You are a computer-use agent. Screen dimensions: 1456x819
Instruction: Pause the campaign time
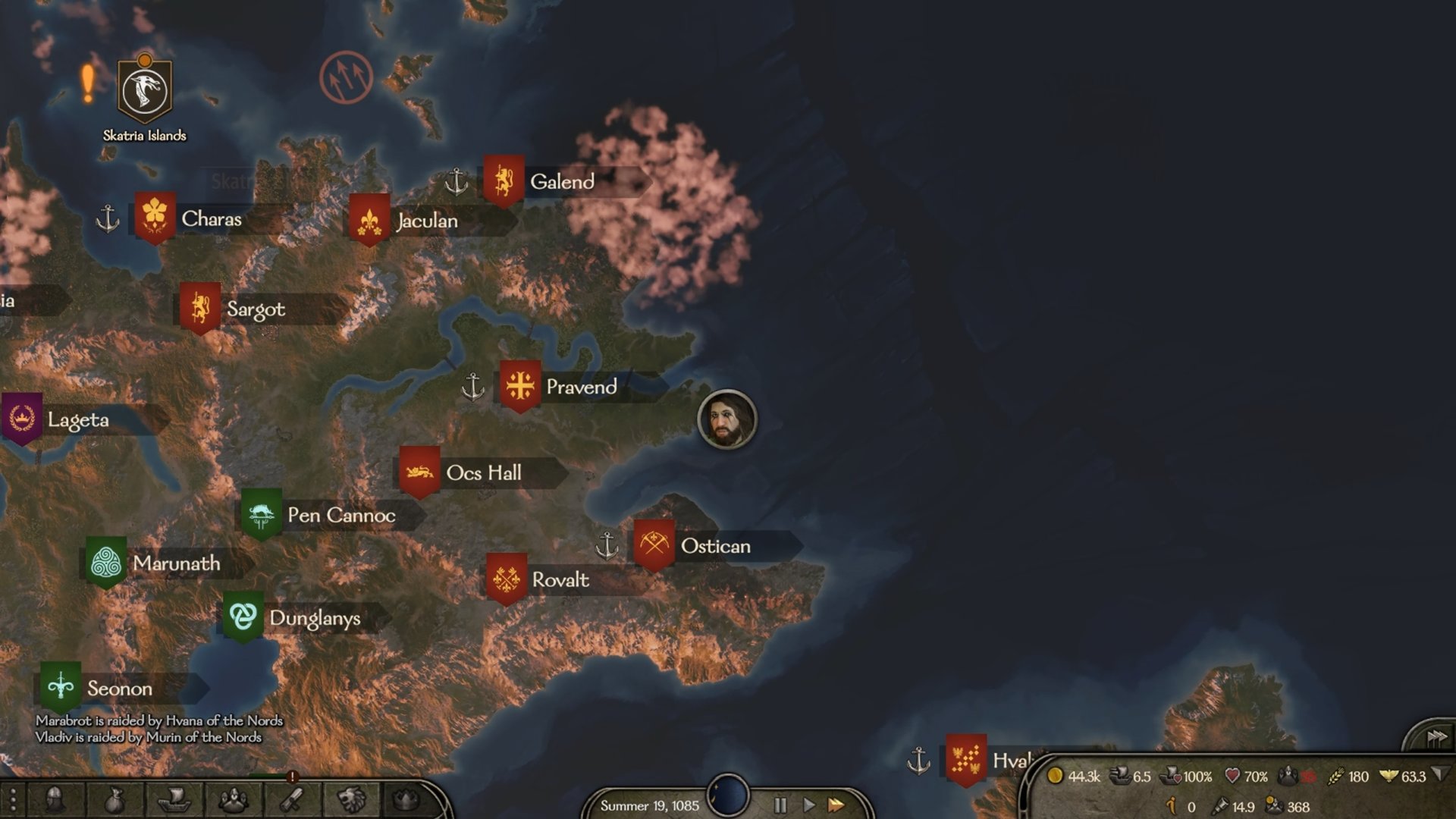(780, 805)
